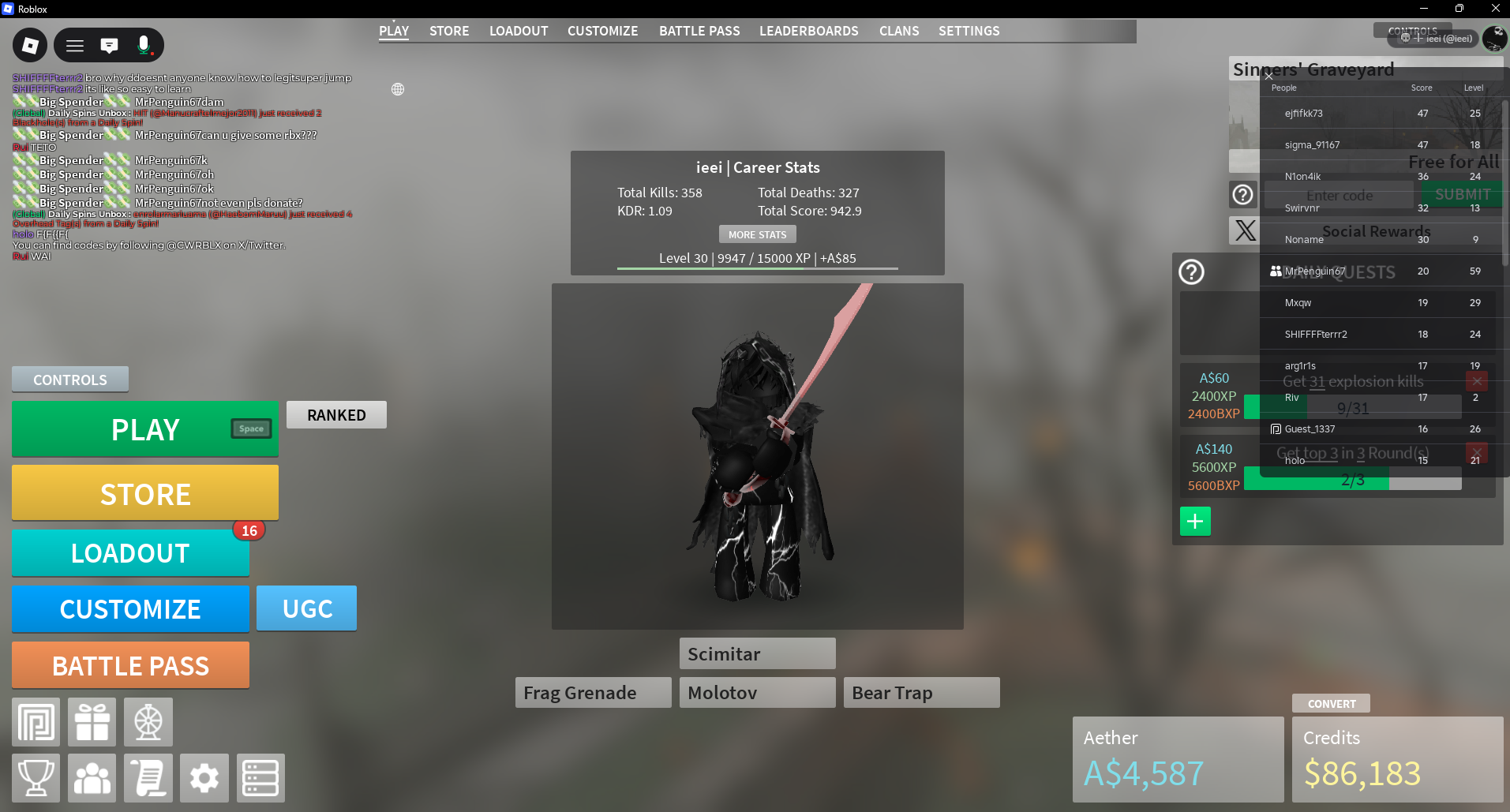Viewport: 1510px width, 812px height.
Task: Open the UGC menu
Action: pyautogui.click(x=307, y=608)
